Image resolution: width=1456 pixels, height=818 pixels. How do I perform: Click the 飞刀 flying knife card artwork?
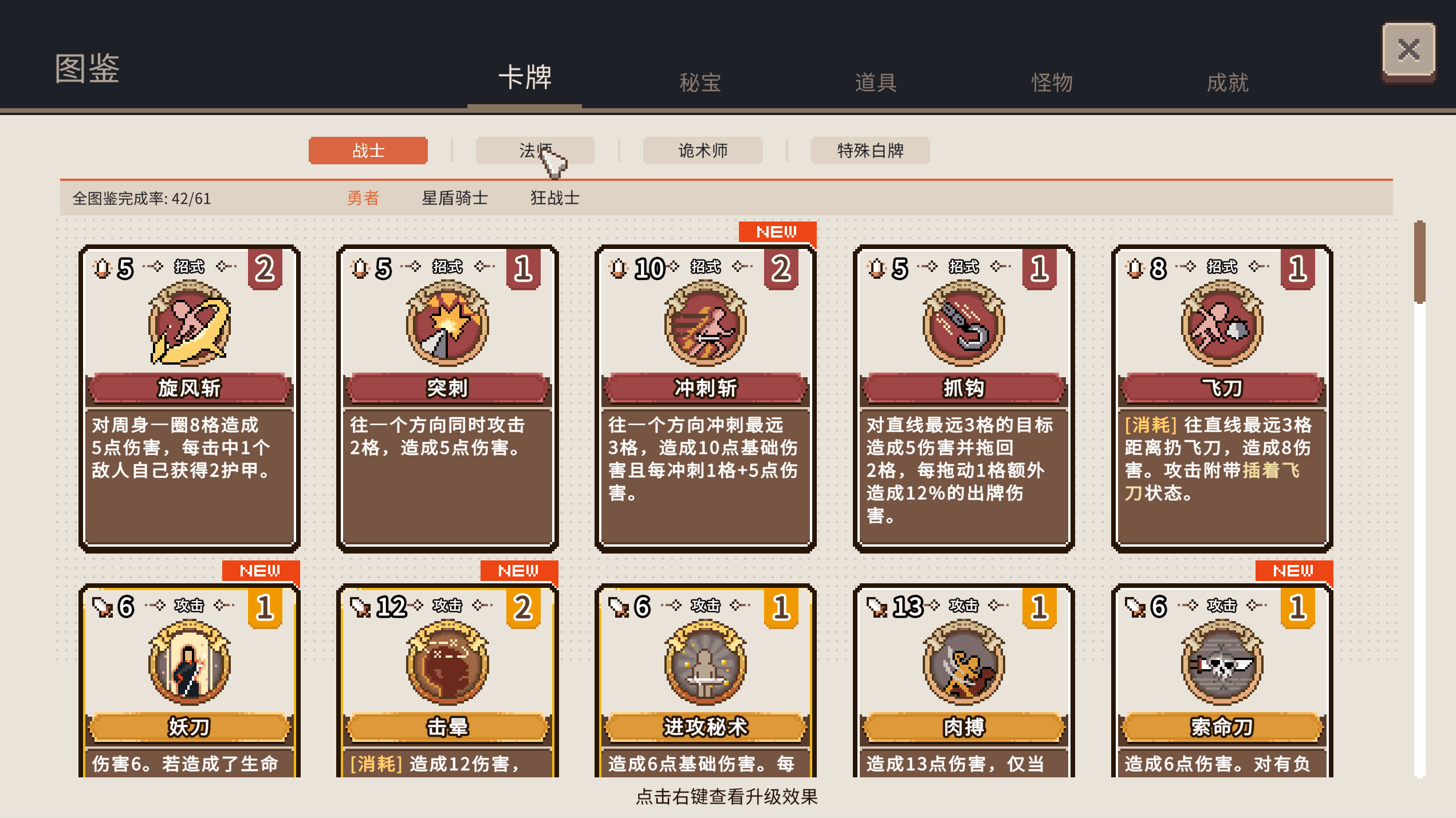tap(1221, 326)
